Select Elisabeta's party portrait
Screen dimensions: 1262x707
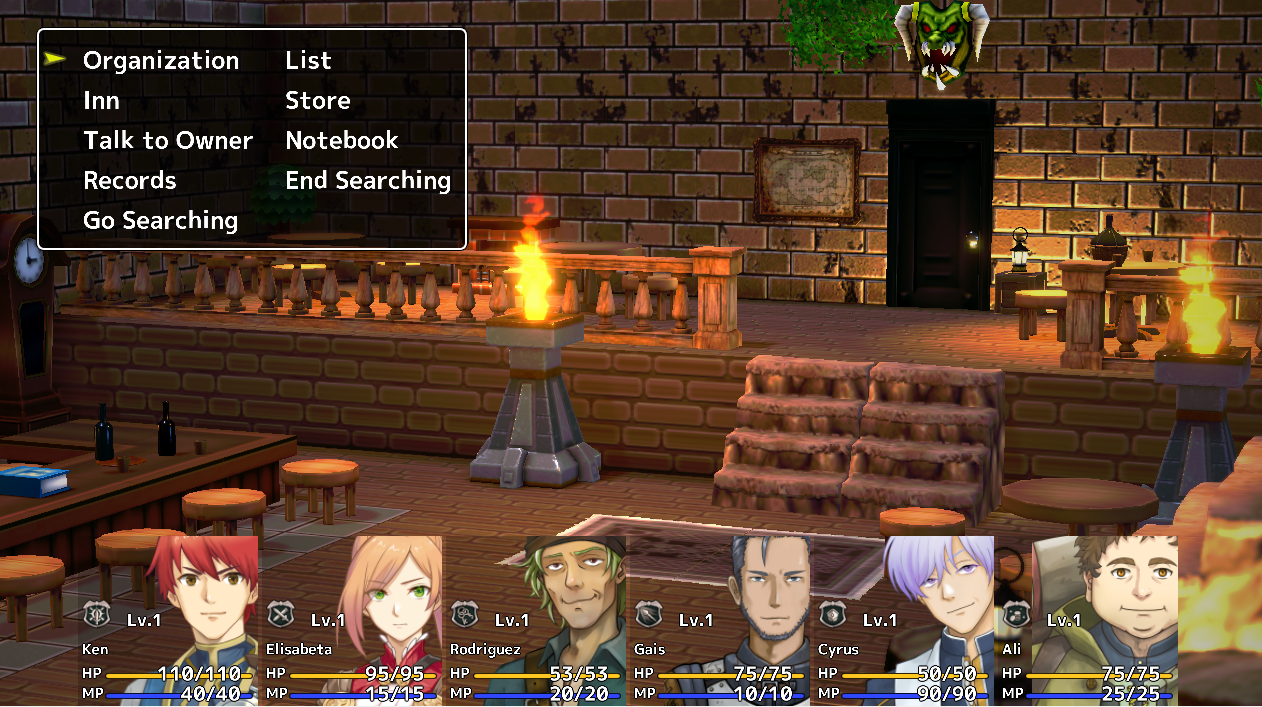tap(353, 620)
